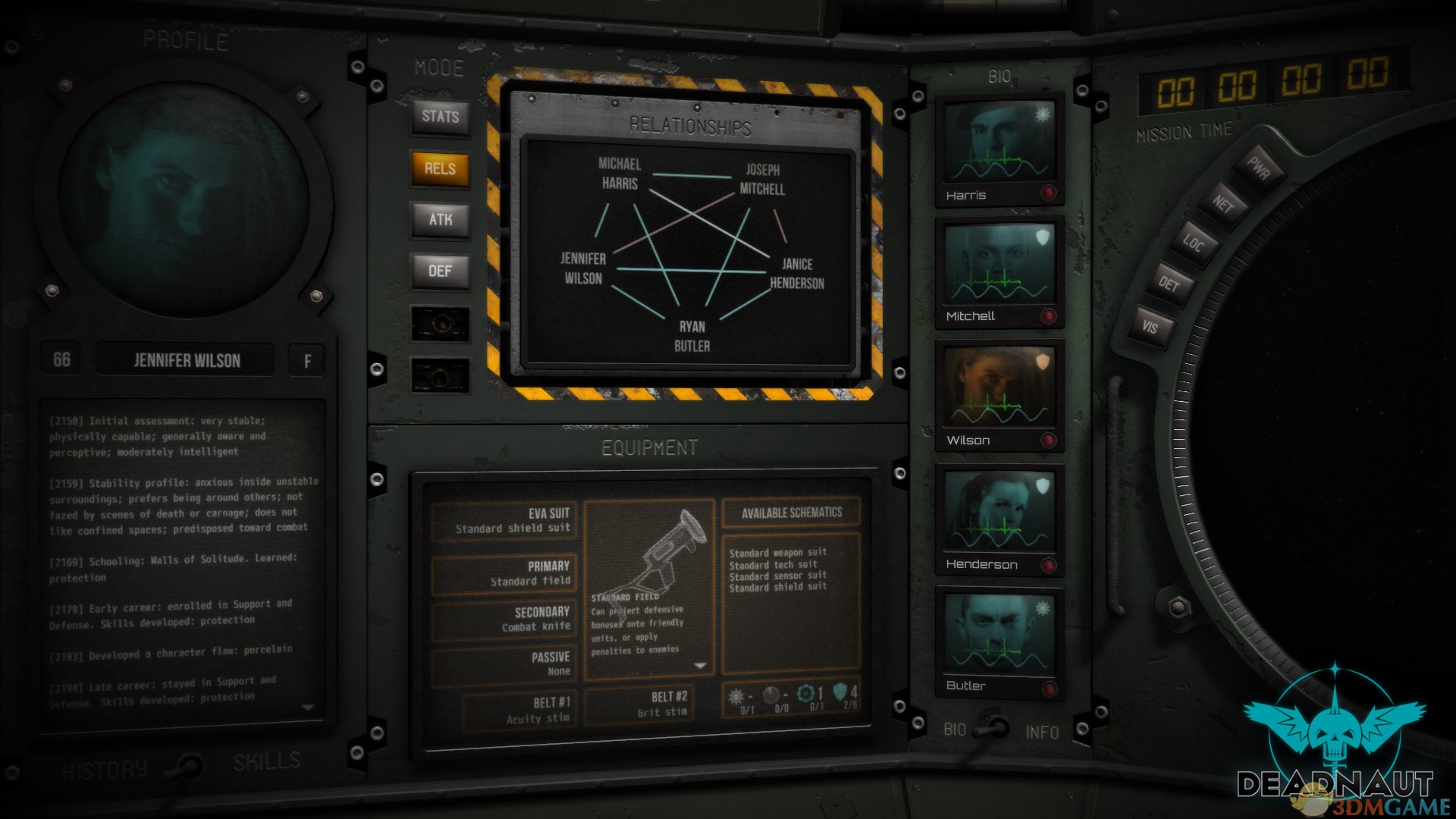Viewport: 1456px width, 819px height.
Task: Select Butler crew portrait
Action: click(999, 642)
